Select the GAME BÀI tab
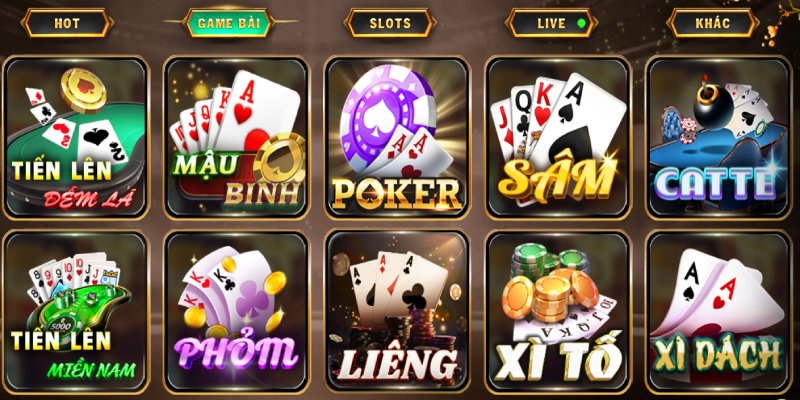The image size is (800, 400). pos(227,23)
